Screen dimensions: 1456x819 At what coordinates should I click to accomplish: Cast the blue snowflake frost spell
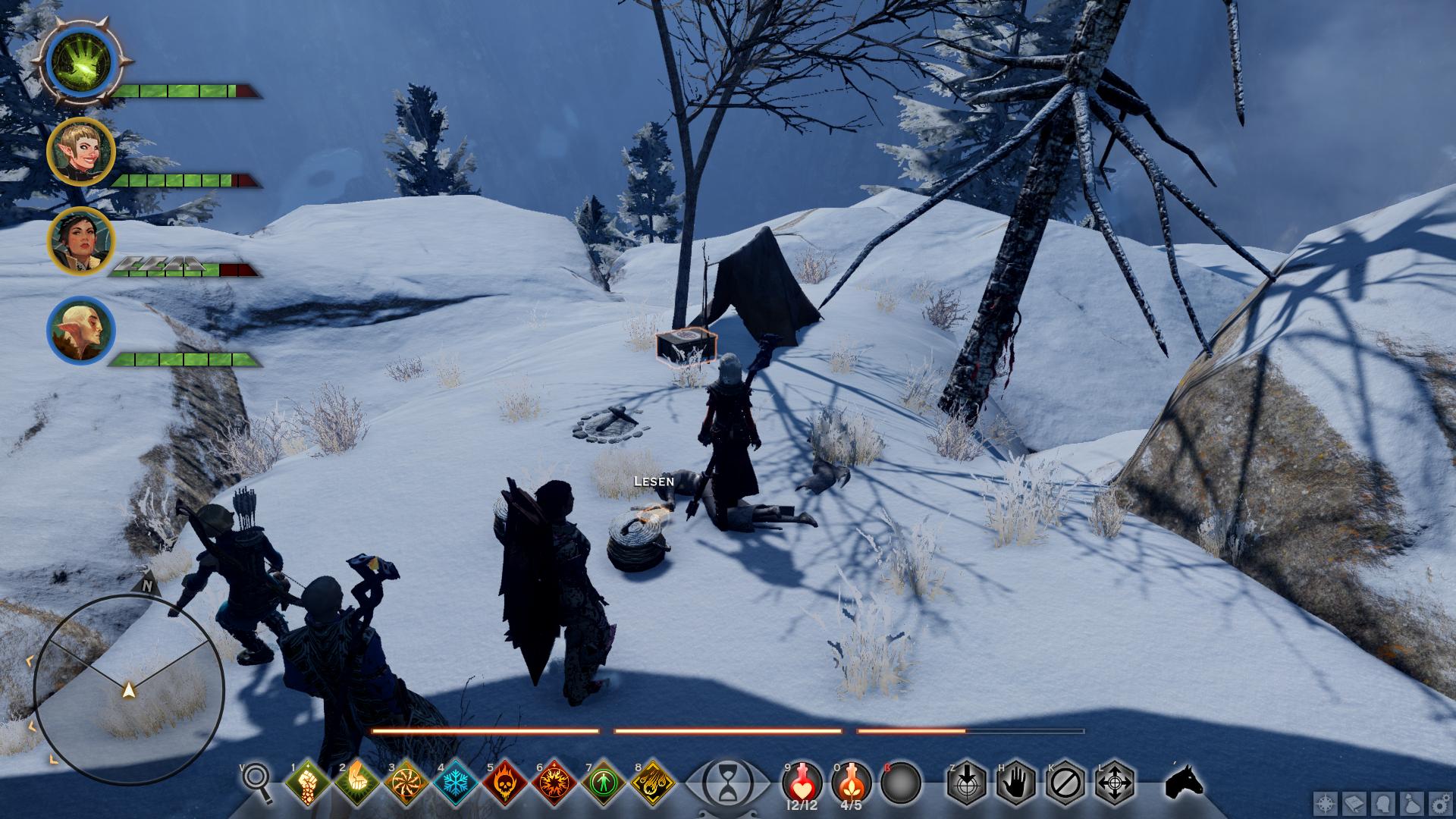click(456, 781)
